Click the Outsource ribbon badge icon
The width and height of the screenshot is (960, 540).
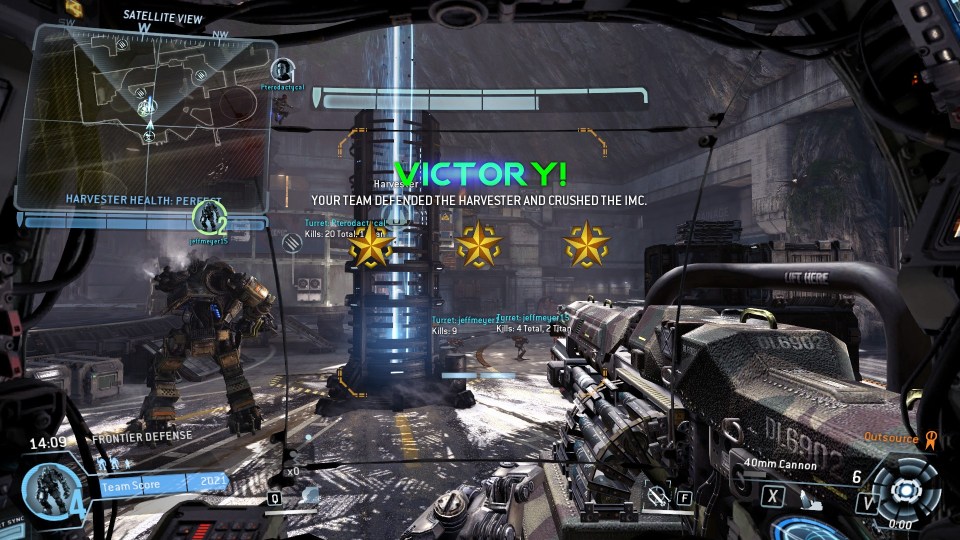pyautogui.click(x=931, y=437)
